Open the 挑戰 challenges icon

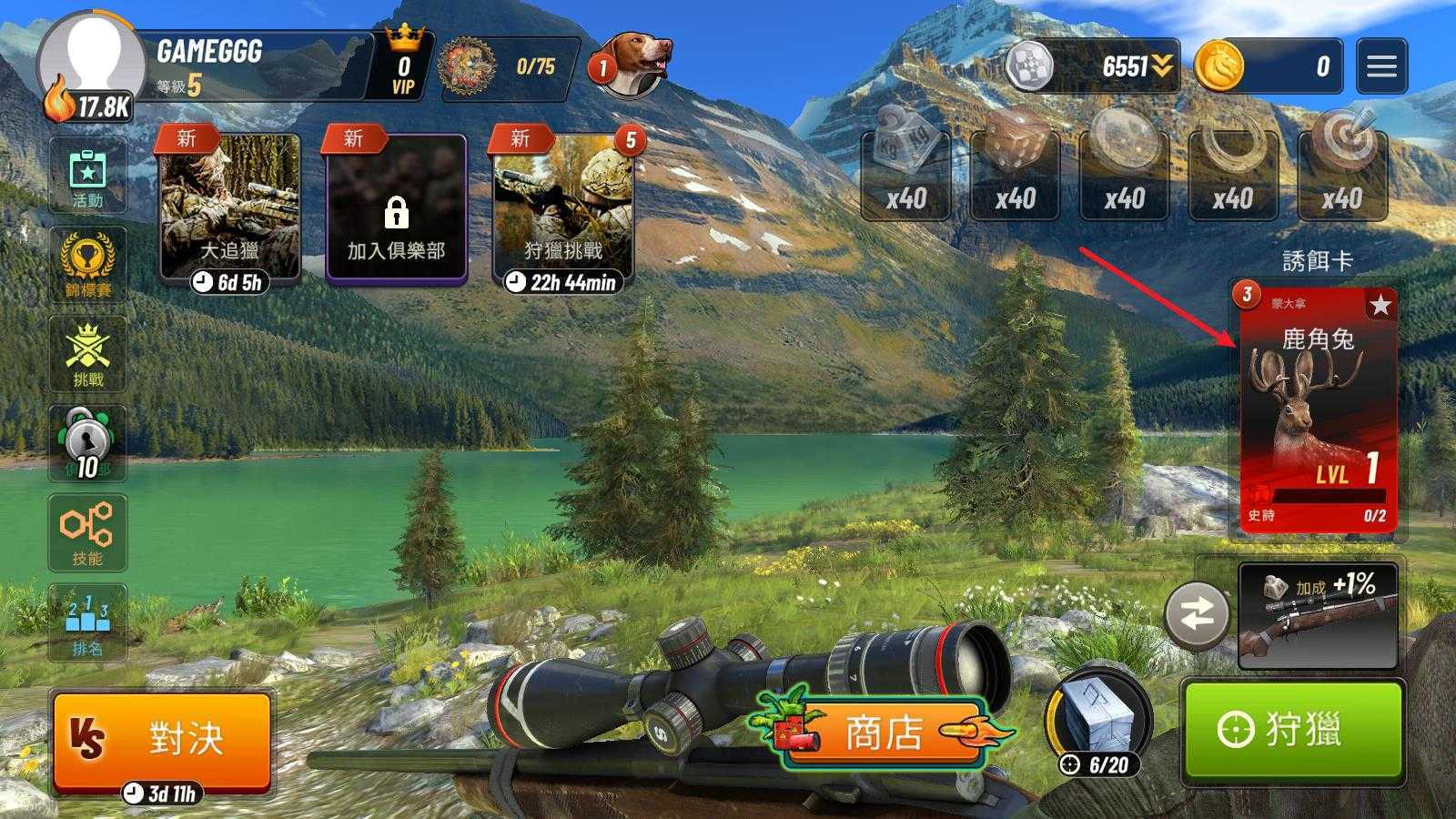click(87, 354)
